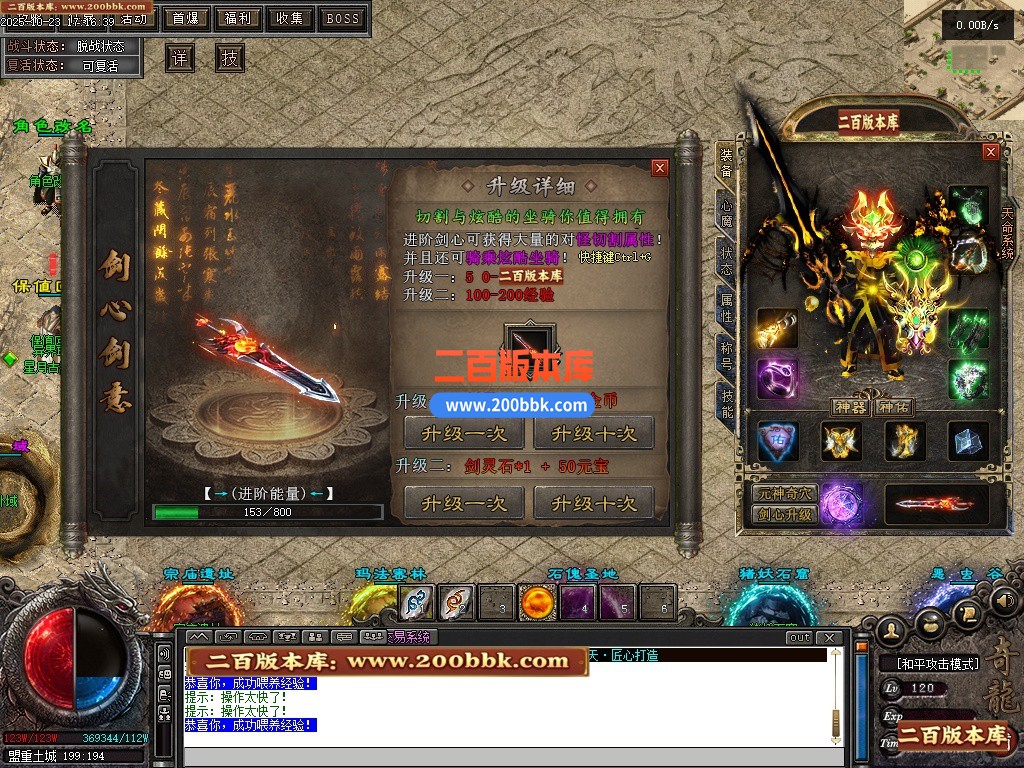
Task: Choose the 剑心升级 button
Action: [784, 515]
